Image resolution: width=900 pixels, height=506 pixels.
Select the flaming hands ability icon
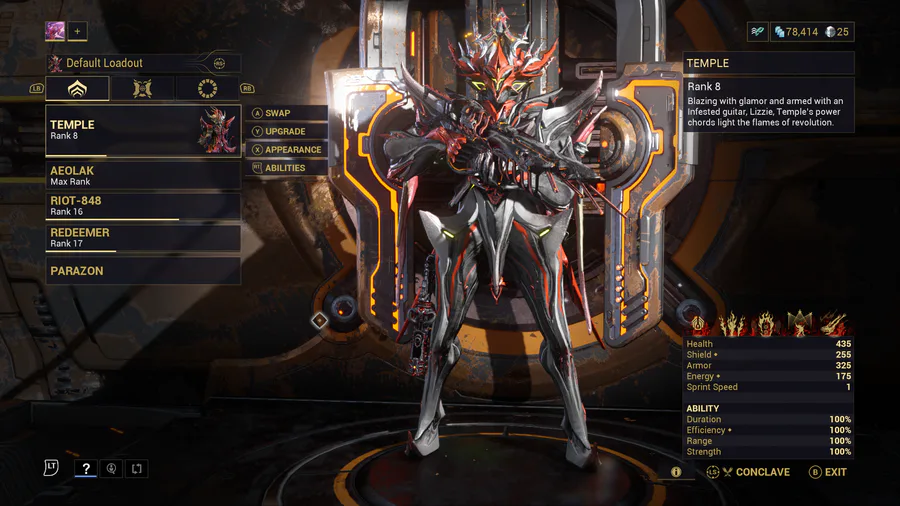coord(732,323)
